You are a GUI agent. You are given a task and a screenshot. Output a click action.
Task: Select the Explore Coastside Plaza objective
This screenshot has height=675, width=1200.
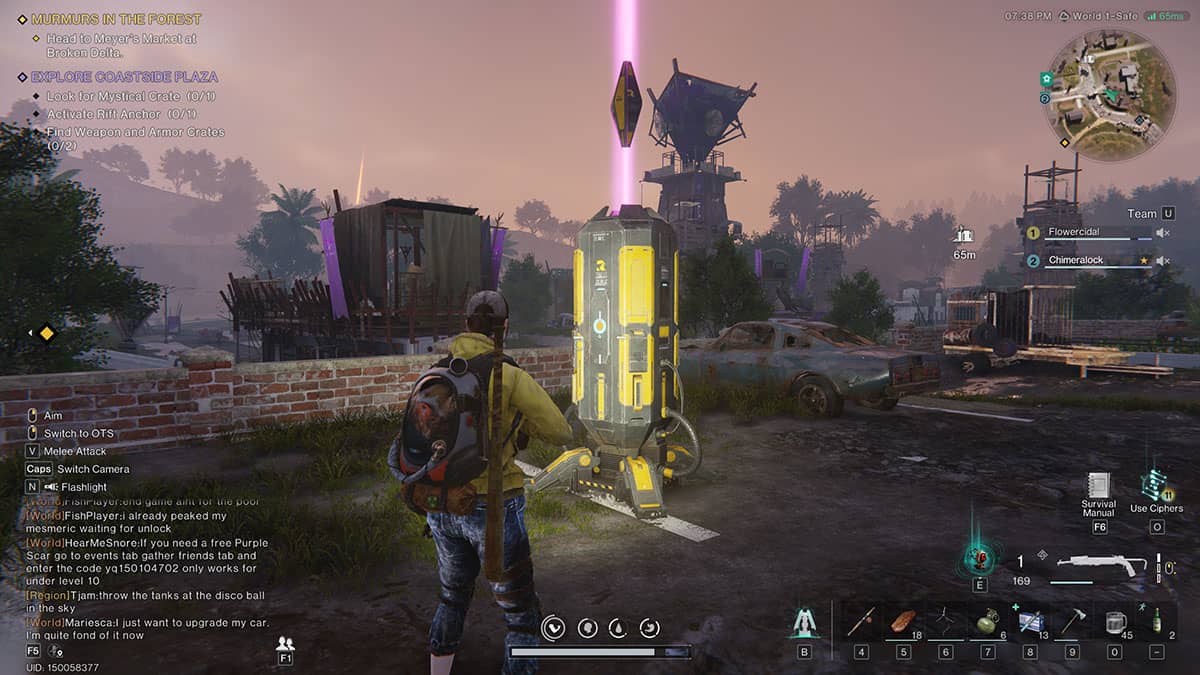point(124,77)
